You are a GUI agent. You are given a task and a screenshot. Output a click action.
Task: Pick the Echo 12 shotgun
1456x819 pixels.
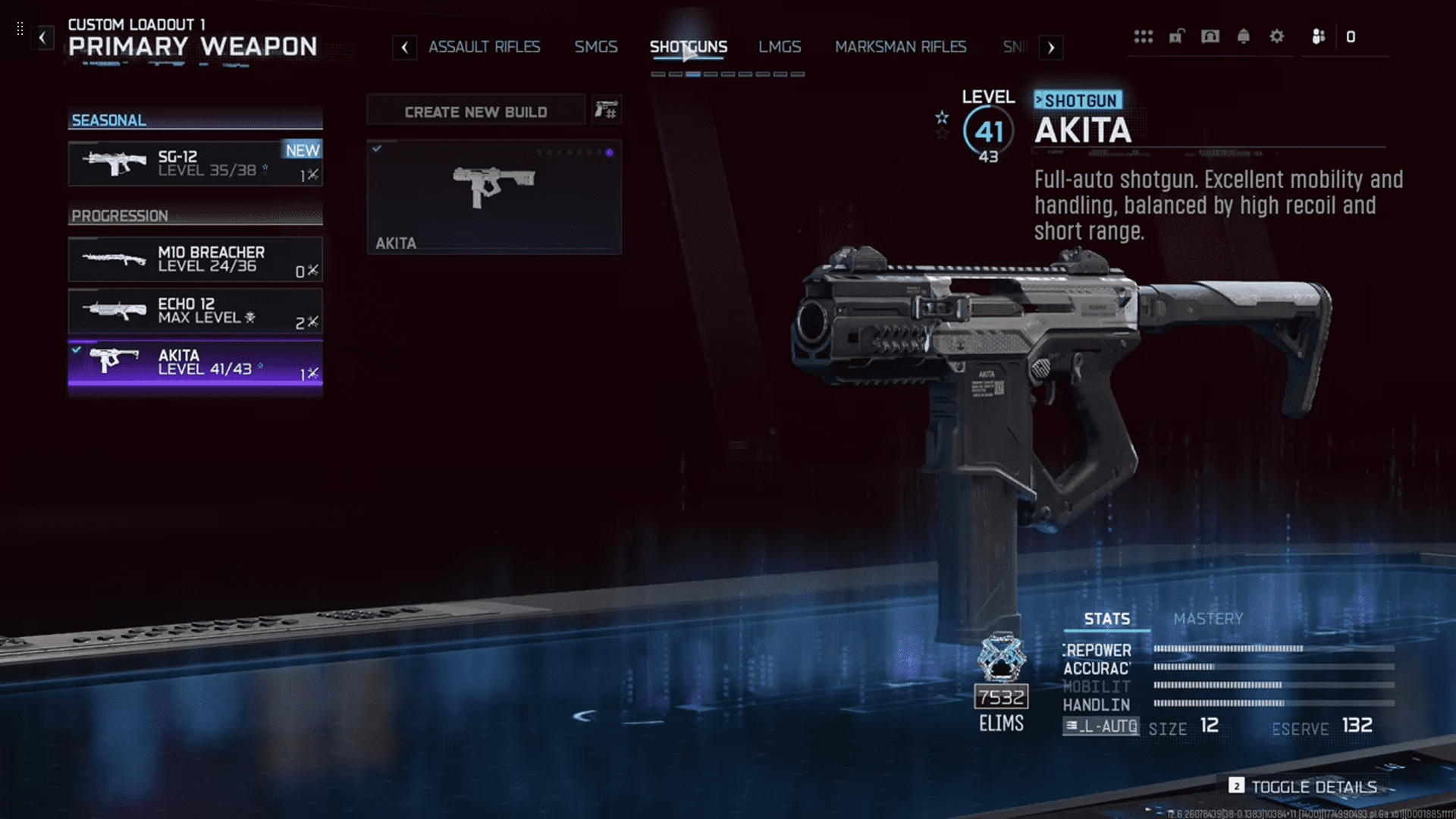(195, 311)
